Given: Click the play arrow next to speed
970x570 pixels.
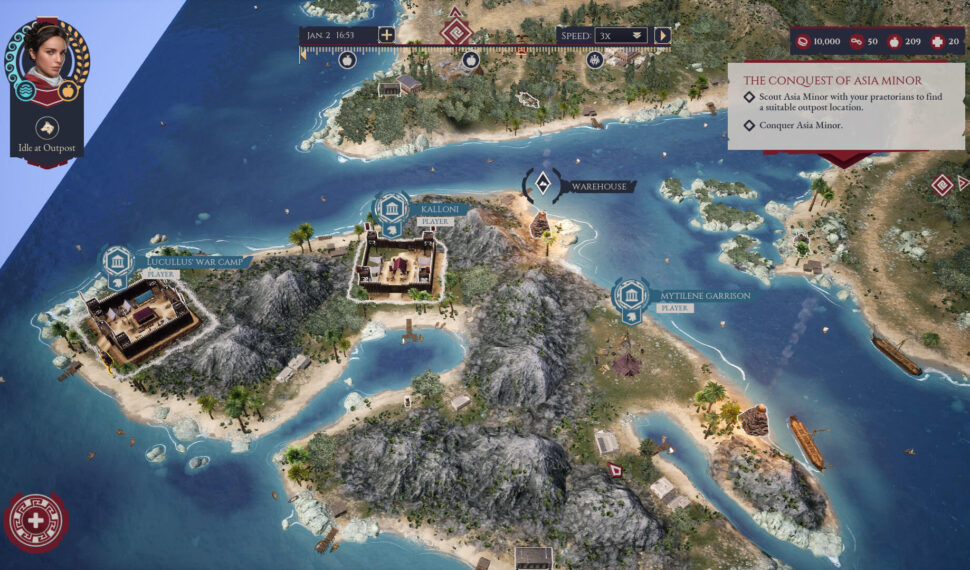Looking at the screenshot, I should pos(662,35).
